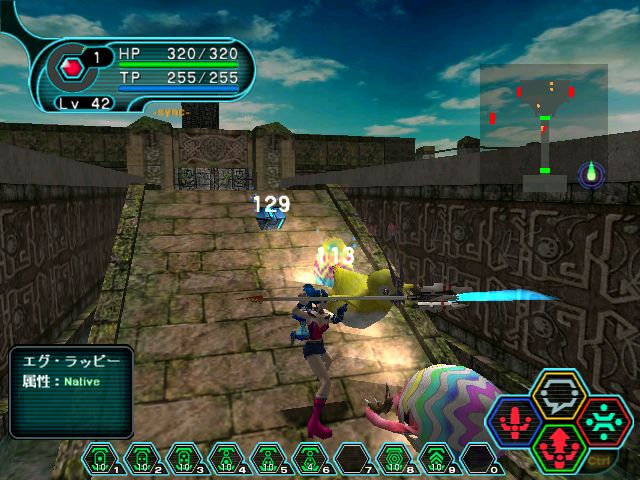
Task: Click the green compass indicator beside the minimap
Action: [x=591, y=174]
